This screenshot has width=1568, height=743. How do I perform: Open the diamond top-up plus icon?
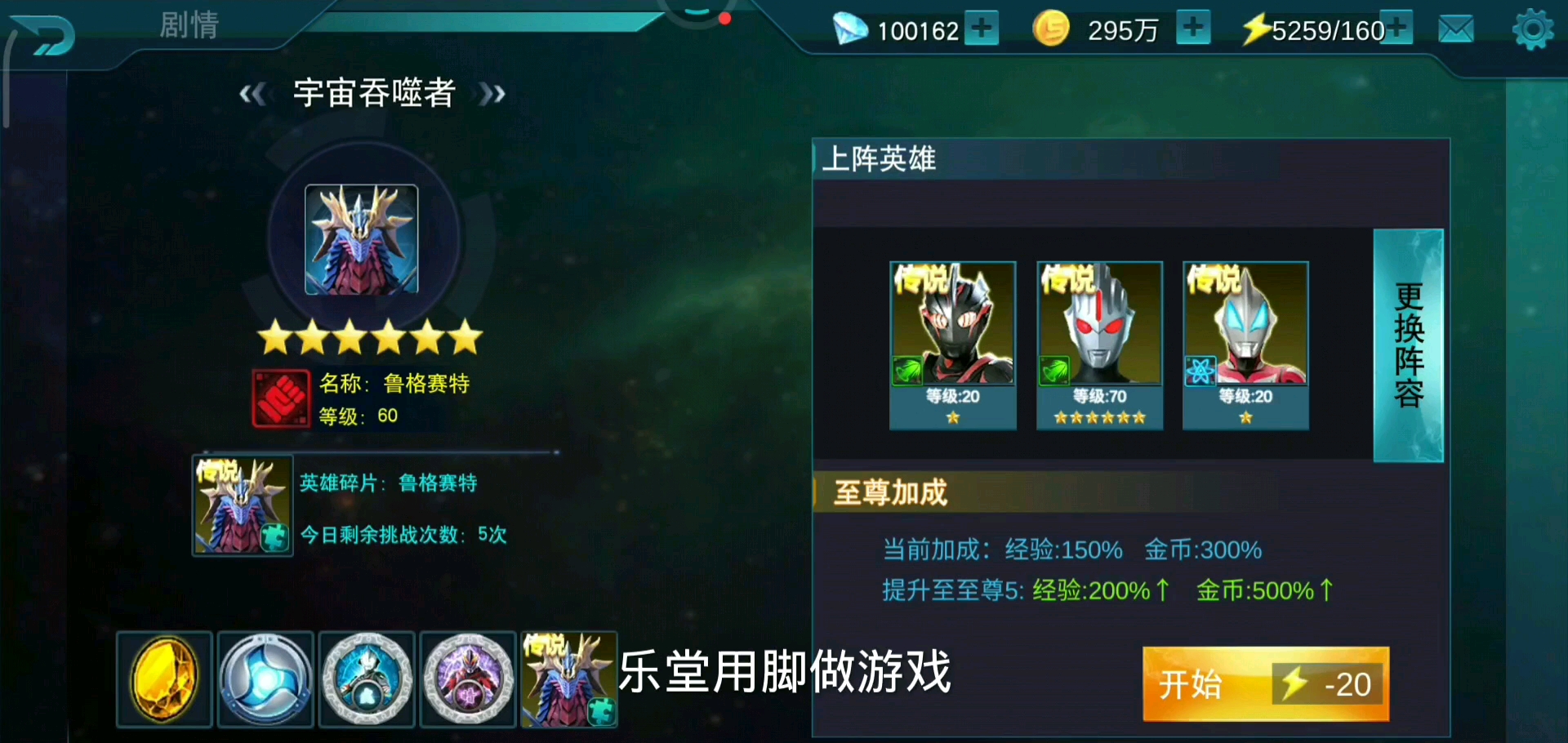coord(983,29)
